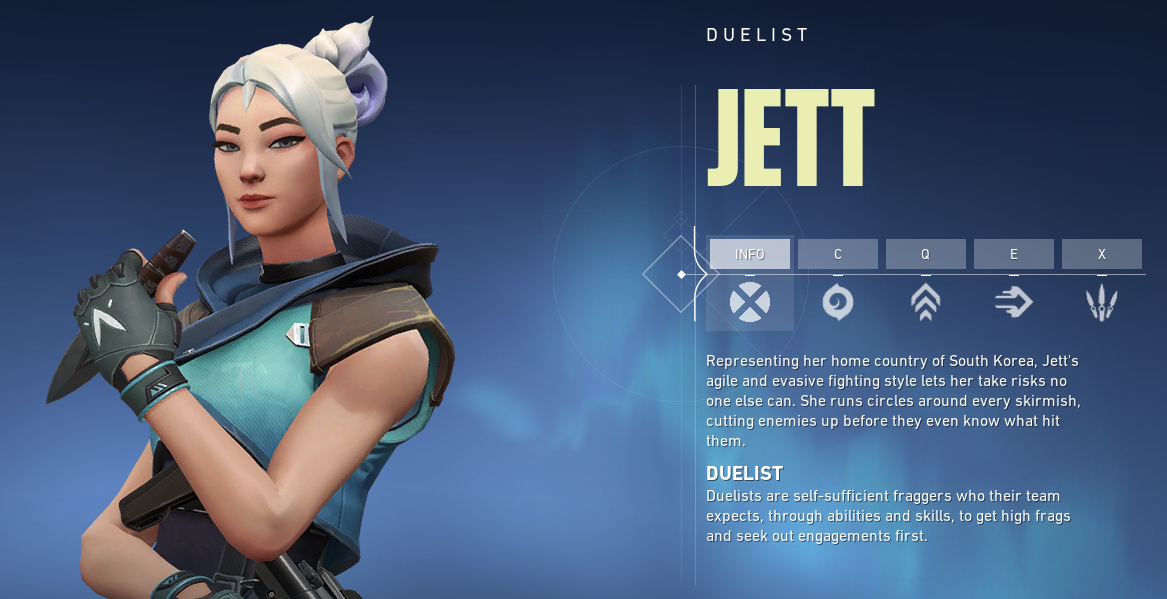Click the duelist crossed-circle role icon
This screenshot has height=599, width=1167.
(x=749, y=301)
